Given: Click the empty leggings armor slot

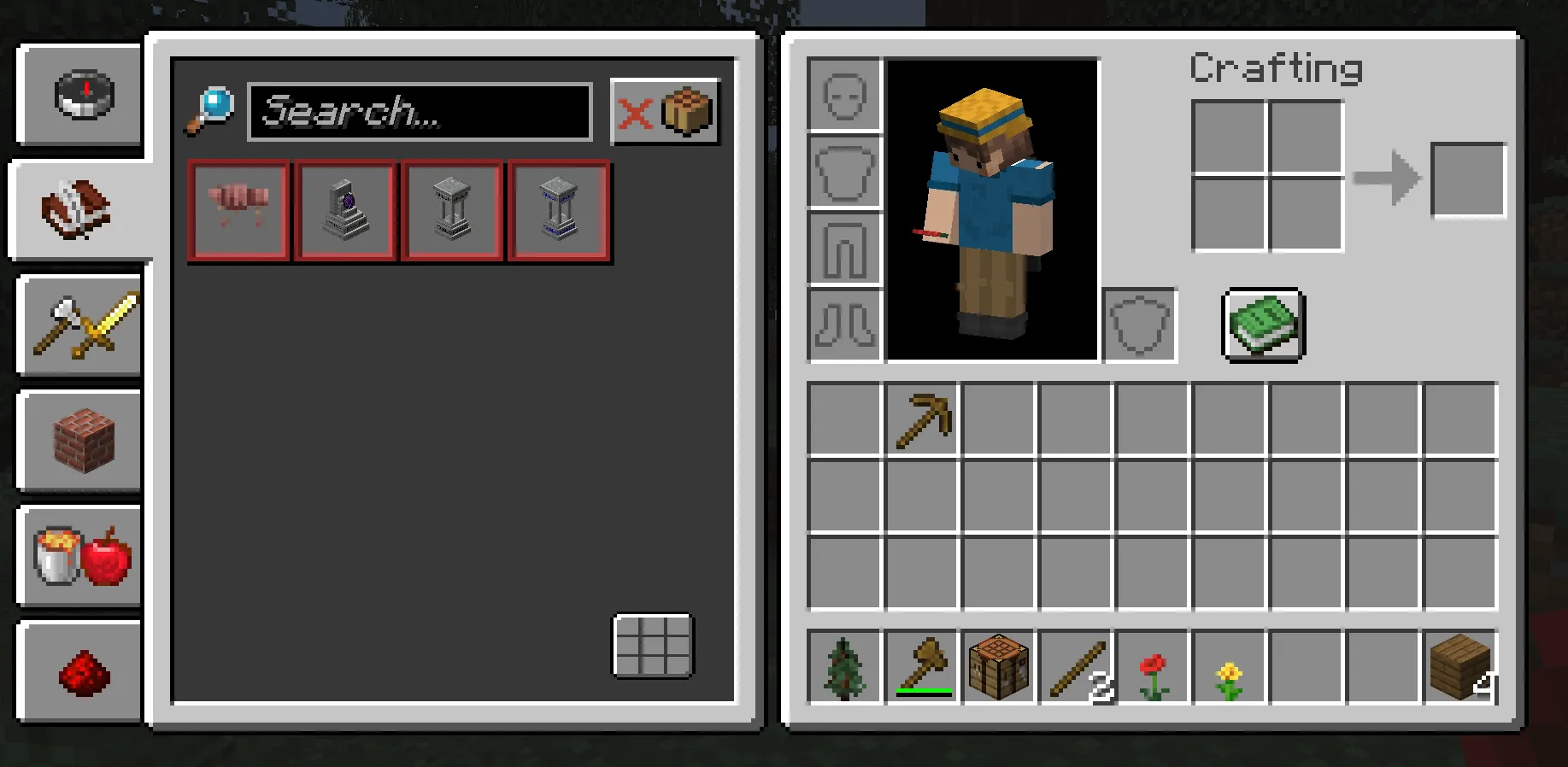Looking at the screenshot, I should [844, 249].
